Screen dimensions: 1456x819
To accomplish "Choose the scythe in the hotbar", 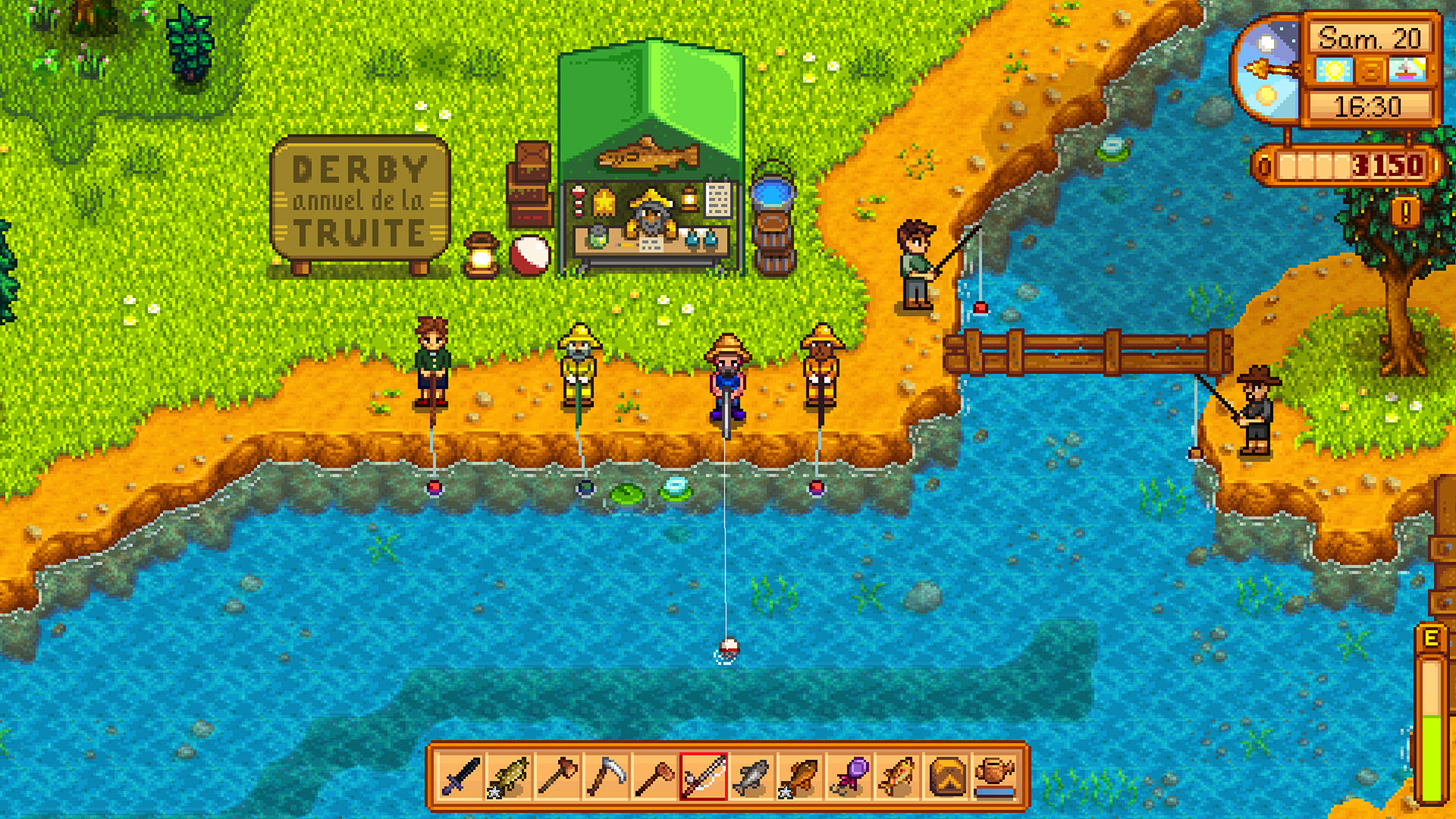I will tap(606, 777).
